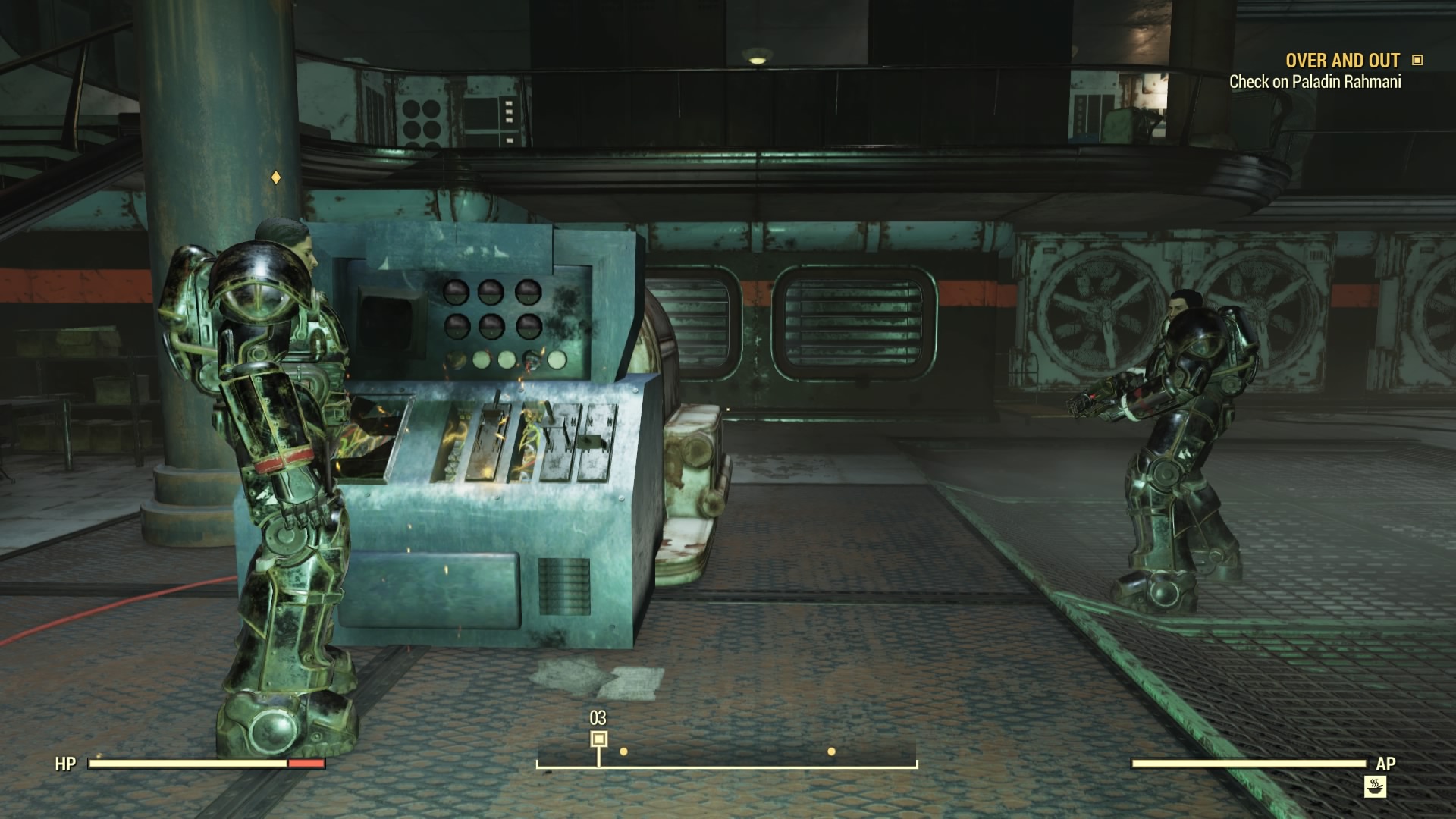The width and height of the screenshot is (1456, 819).
Task: Click the Check on Paladin Rahmani objective
Action: pos(1314,82)
